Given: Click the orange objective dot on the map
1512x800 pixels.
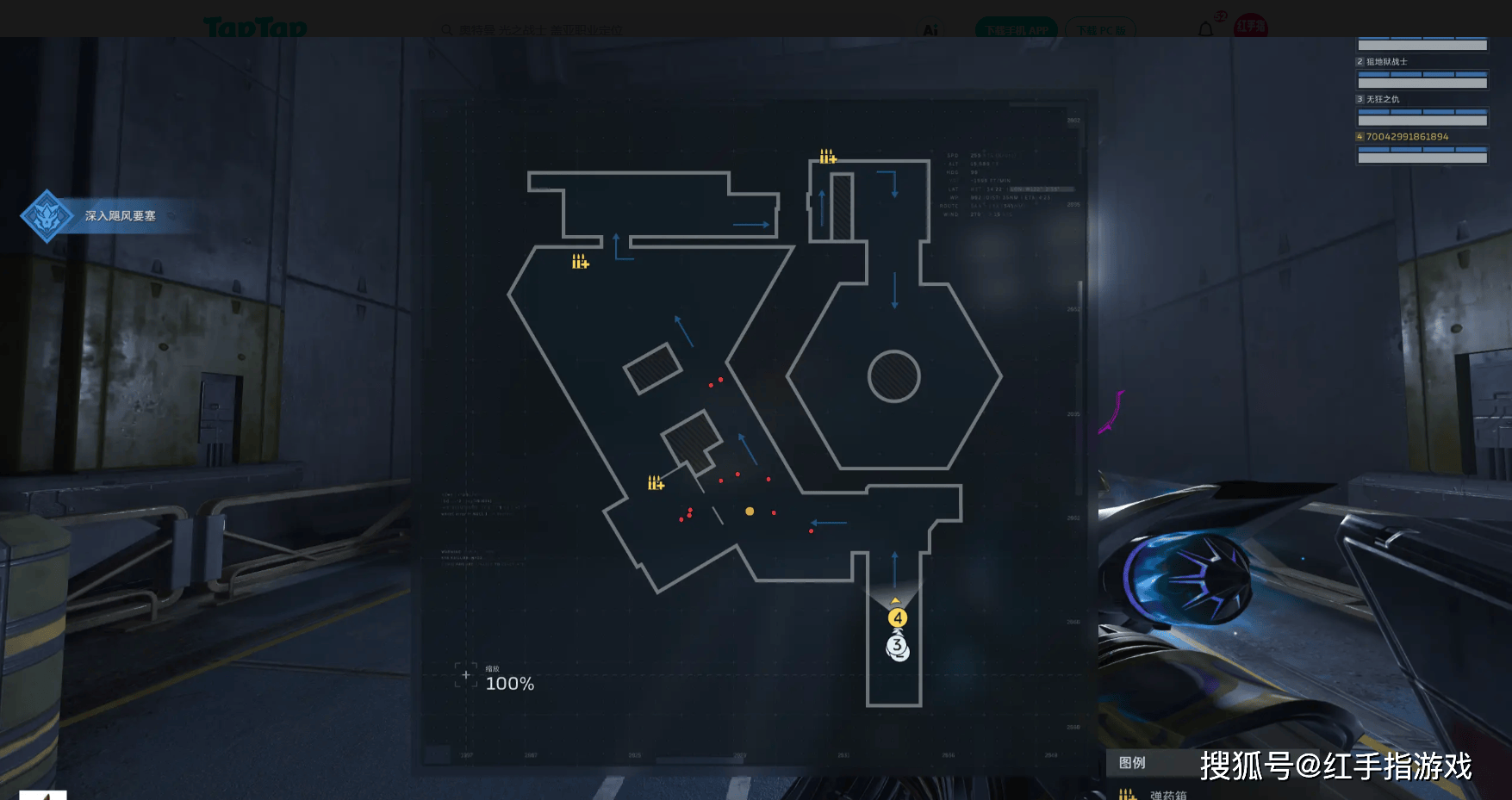Looking at the screenshot, I should tap(750, 512).
